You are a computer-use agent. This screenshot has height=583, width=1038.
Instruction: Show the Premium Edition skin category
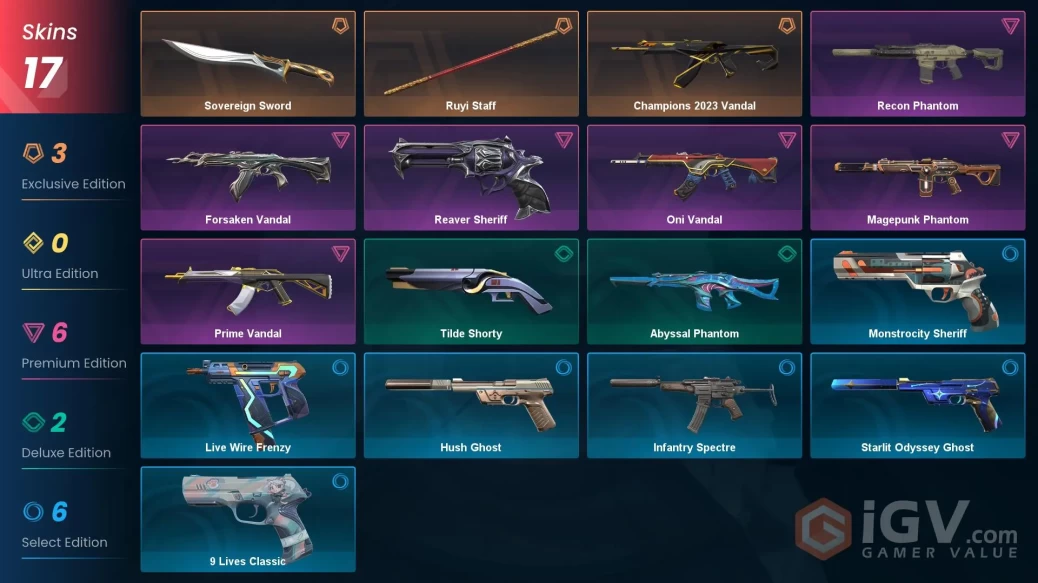[x=73, y=346]
